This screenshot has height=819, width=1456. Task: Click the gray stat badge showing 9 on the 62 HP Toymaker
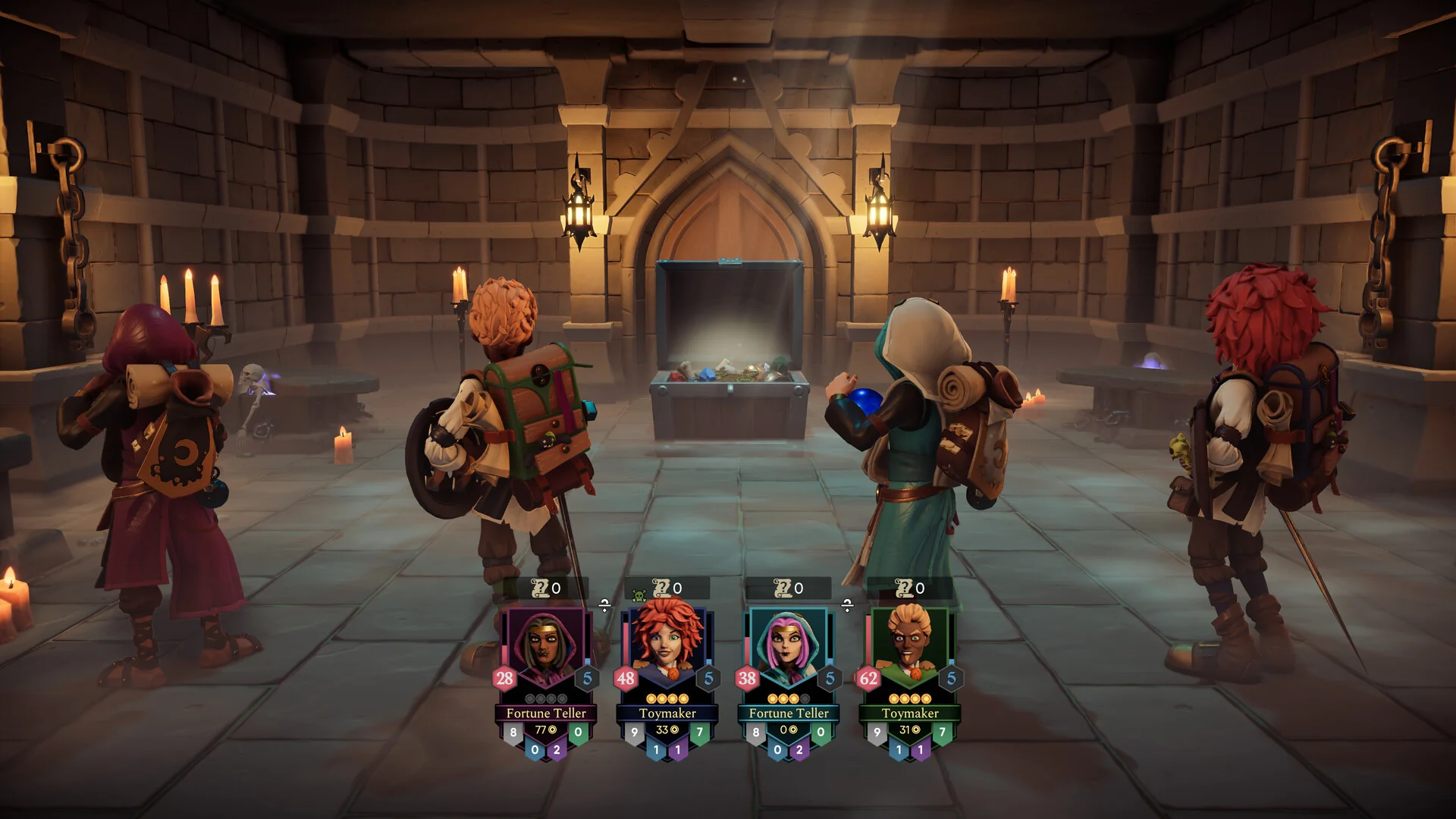tap(876, 730)
